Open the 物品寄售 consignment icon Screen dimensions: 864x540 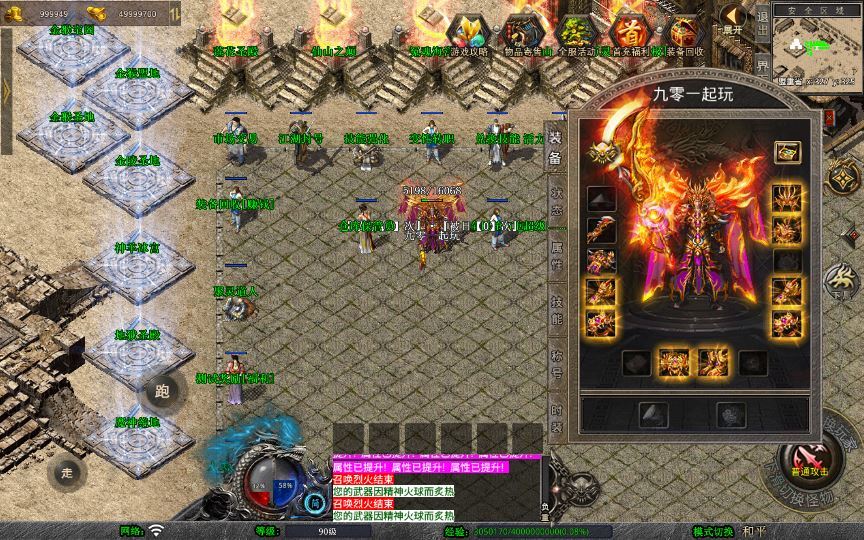pos(522,32)
